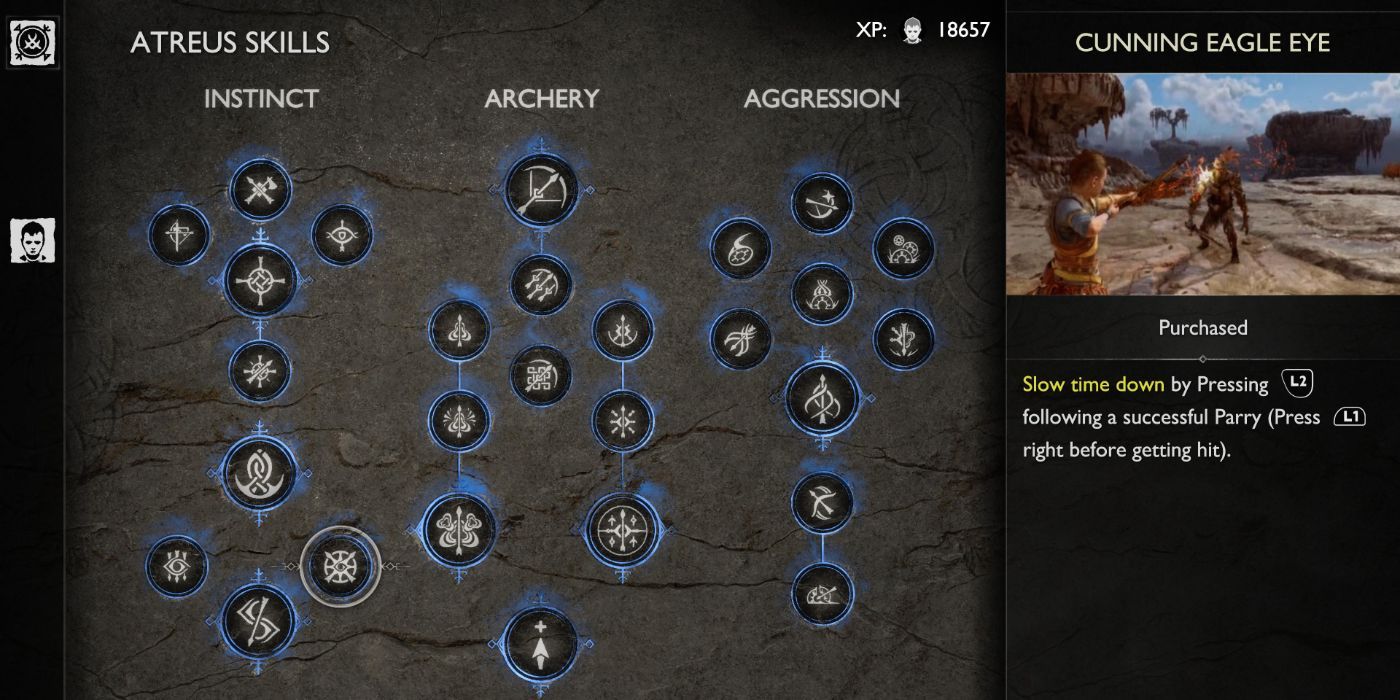Choose the bow and star Aggression node
1400x700 pixels.
point(822,204)
